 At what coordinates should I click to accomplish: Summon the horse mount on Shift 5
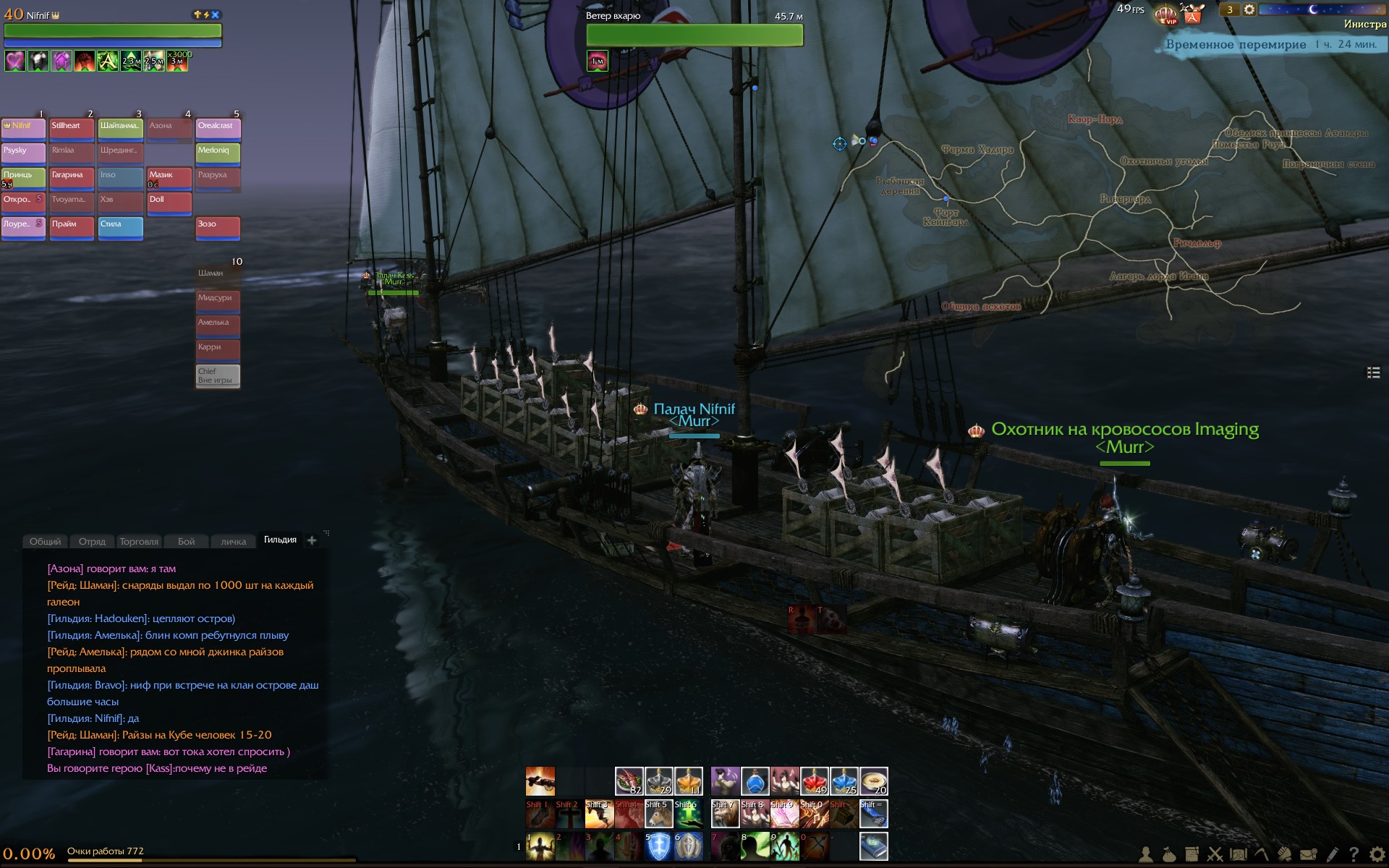658,814
